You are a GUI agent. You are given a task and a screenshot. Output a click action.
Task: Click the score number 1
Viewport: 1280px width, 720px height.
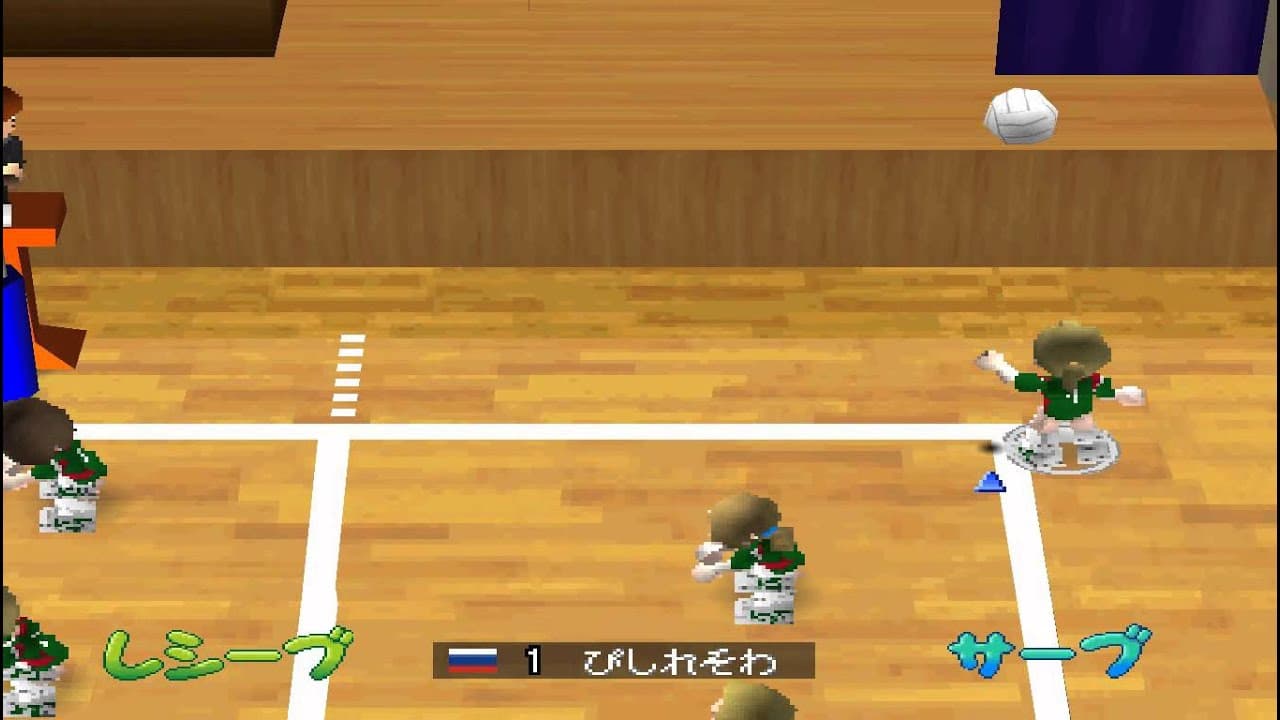click(x=533, y=657)
